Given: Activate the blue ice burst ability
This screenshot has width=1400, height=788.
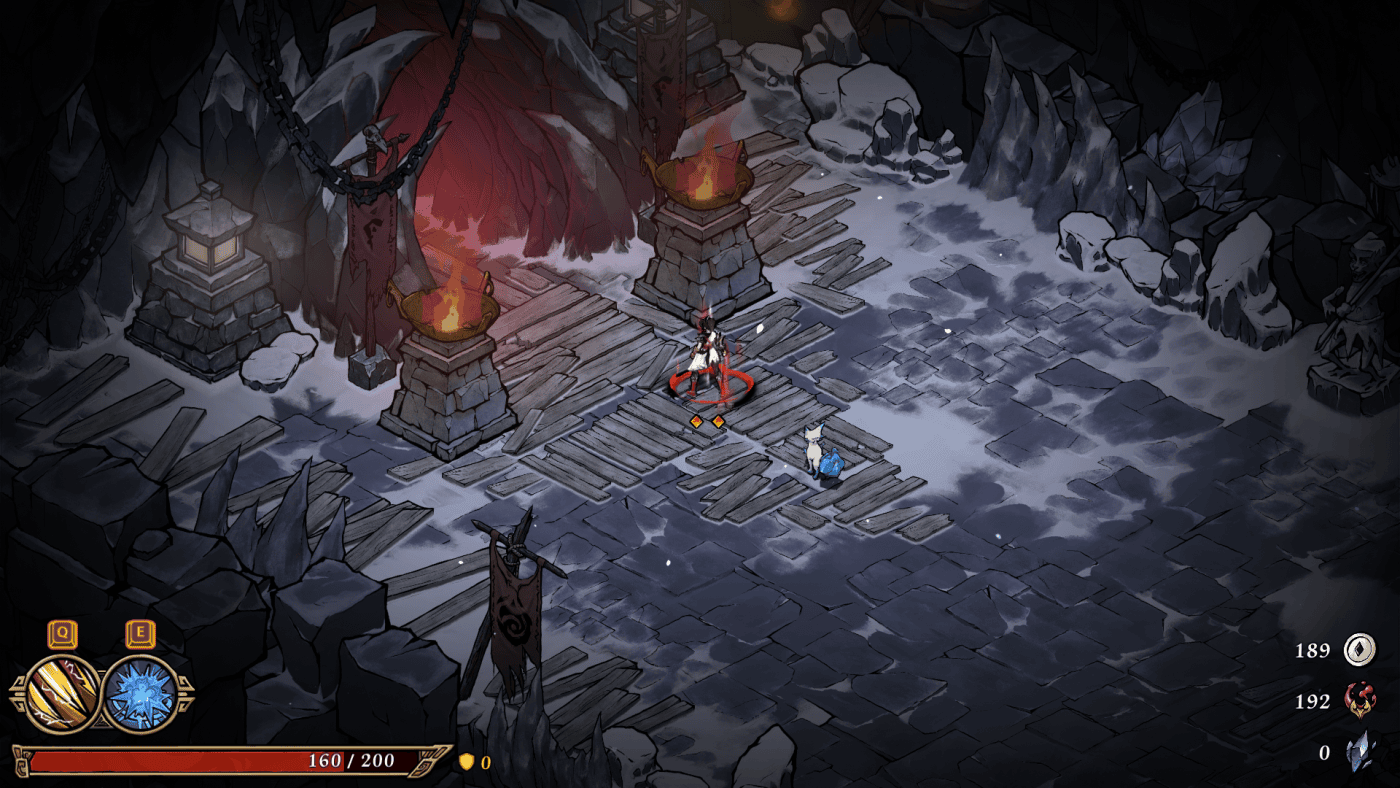Looking at the screenshot, I should click(x=141, y=694).
